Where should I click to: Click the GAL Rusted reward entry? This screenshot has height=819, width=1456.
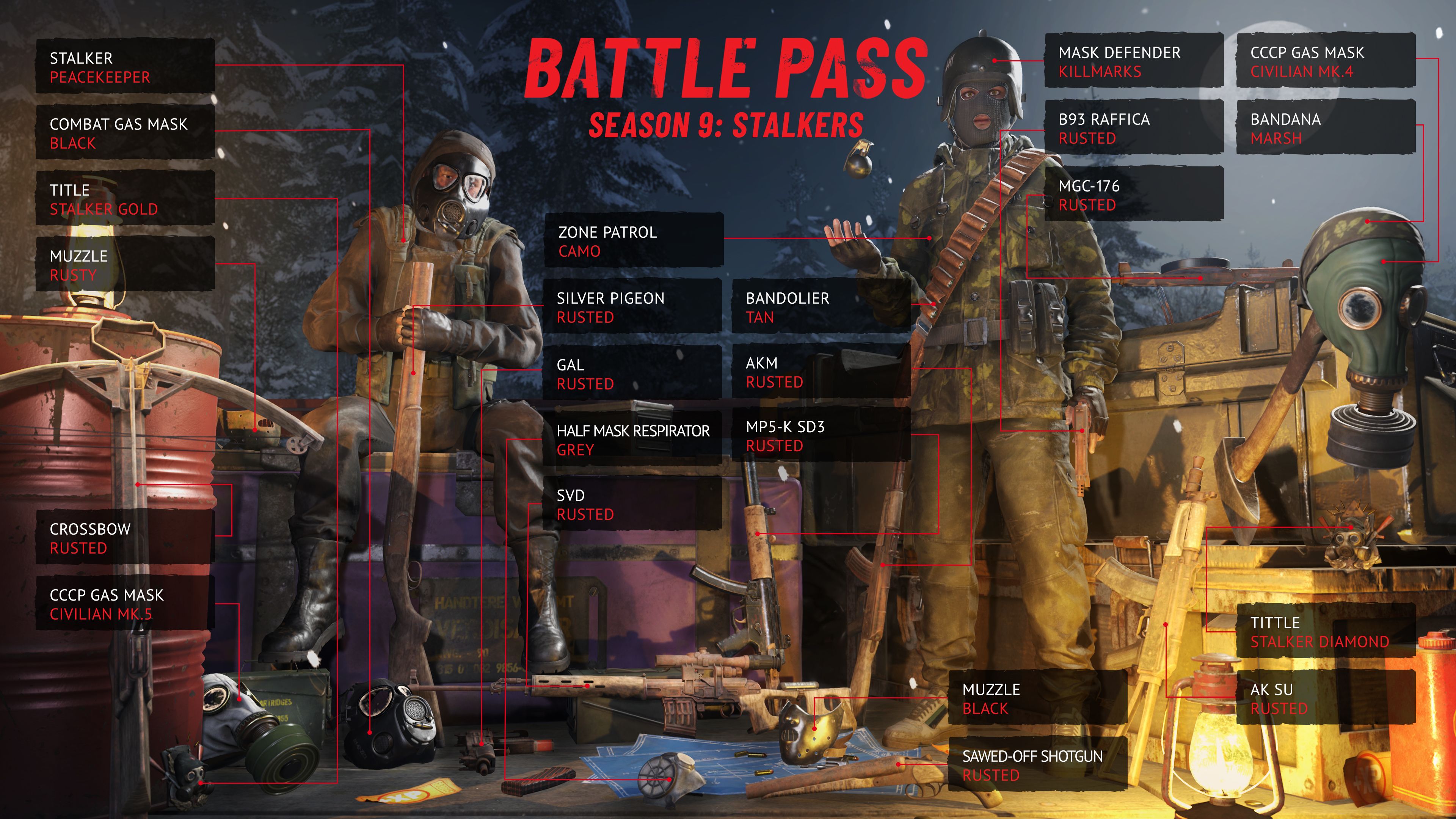[632, 373]
